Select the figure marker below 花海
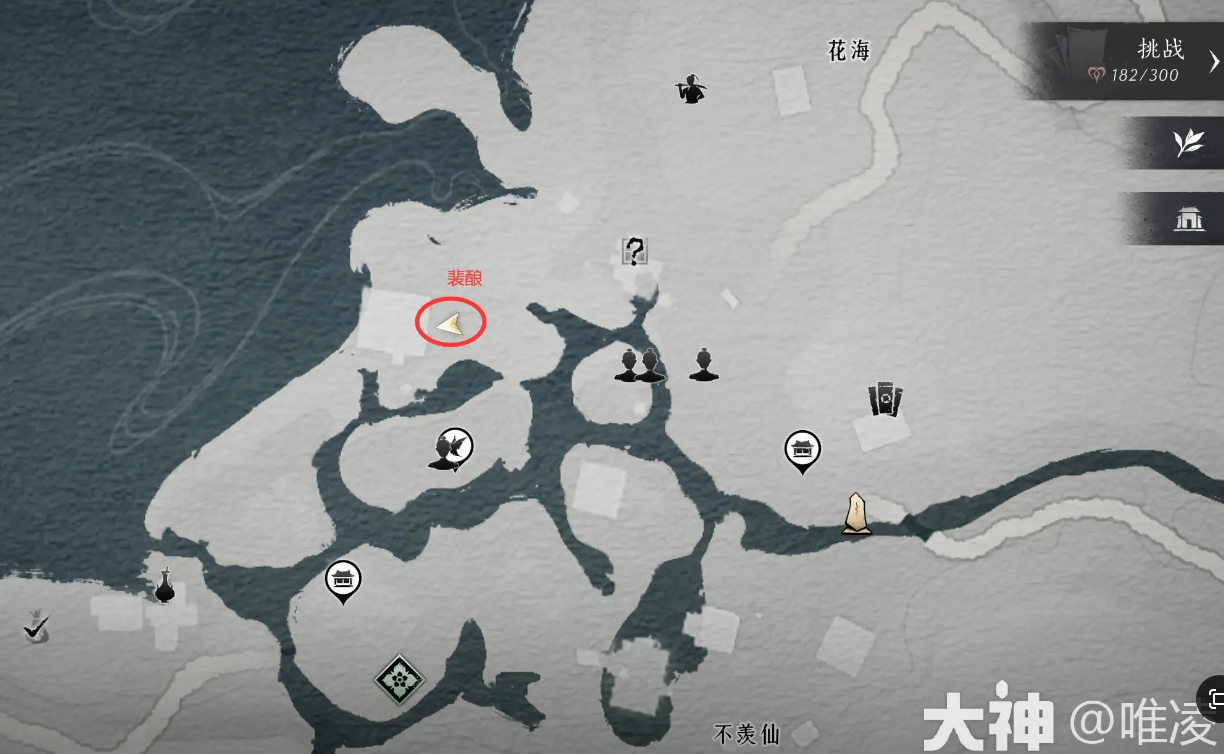The height and width of the screenshot is (754, 1224). click(x=691, y=89)
